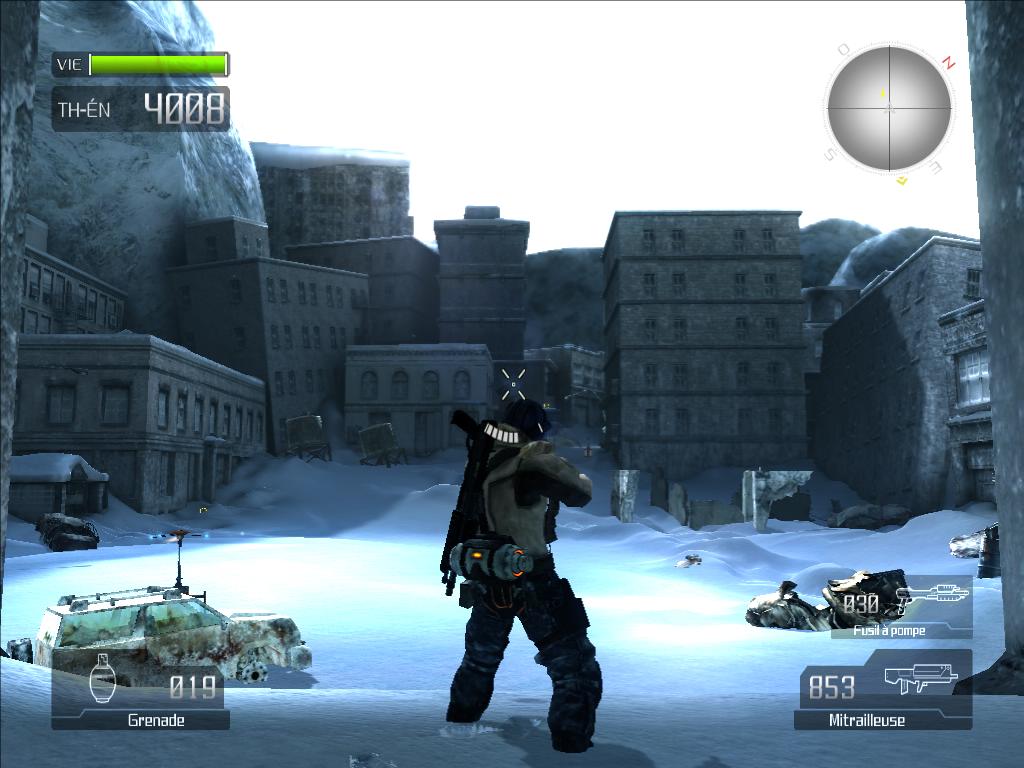1024x768 pixels.
Task: Click the circular compass radar
Action: coord(889,108)
